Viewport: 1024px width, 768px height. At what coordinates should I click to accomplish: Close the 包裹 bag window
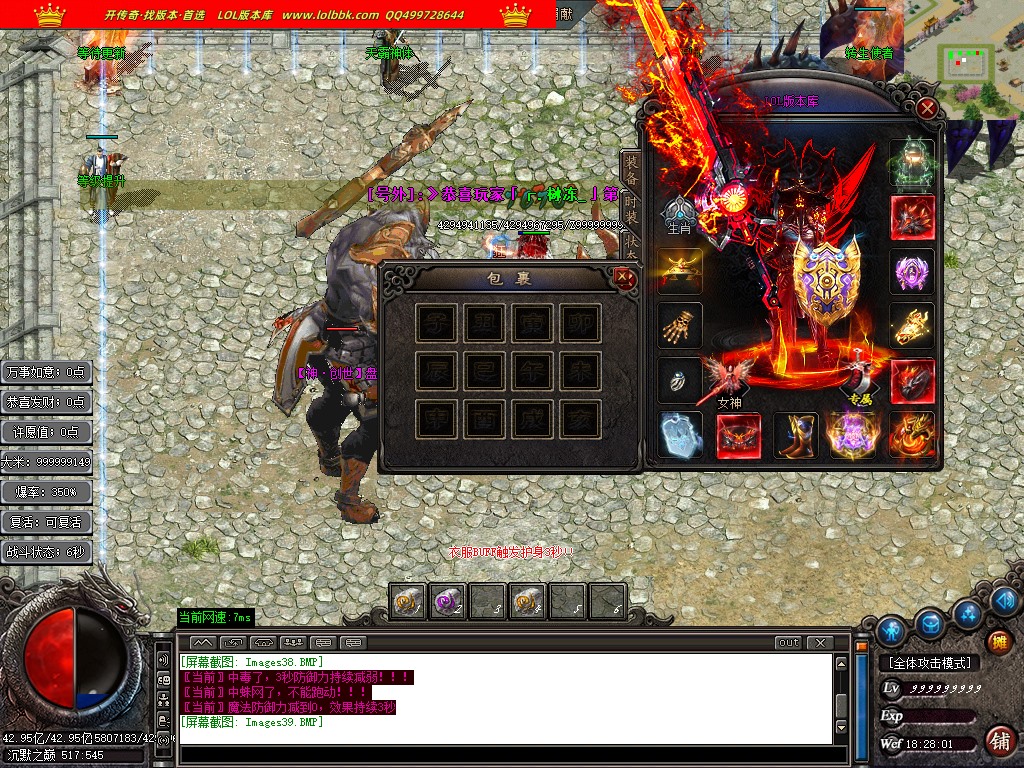coord(625,278)
